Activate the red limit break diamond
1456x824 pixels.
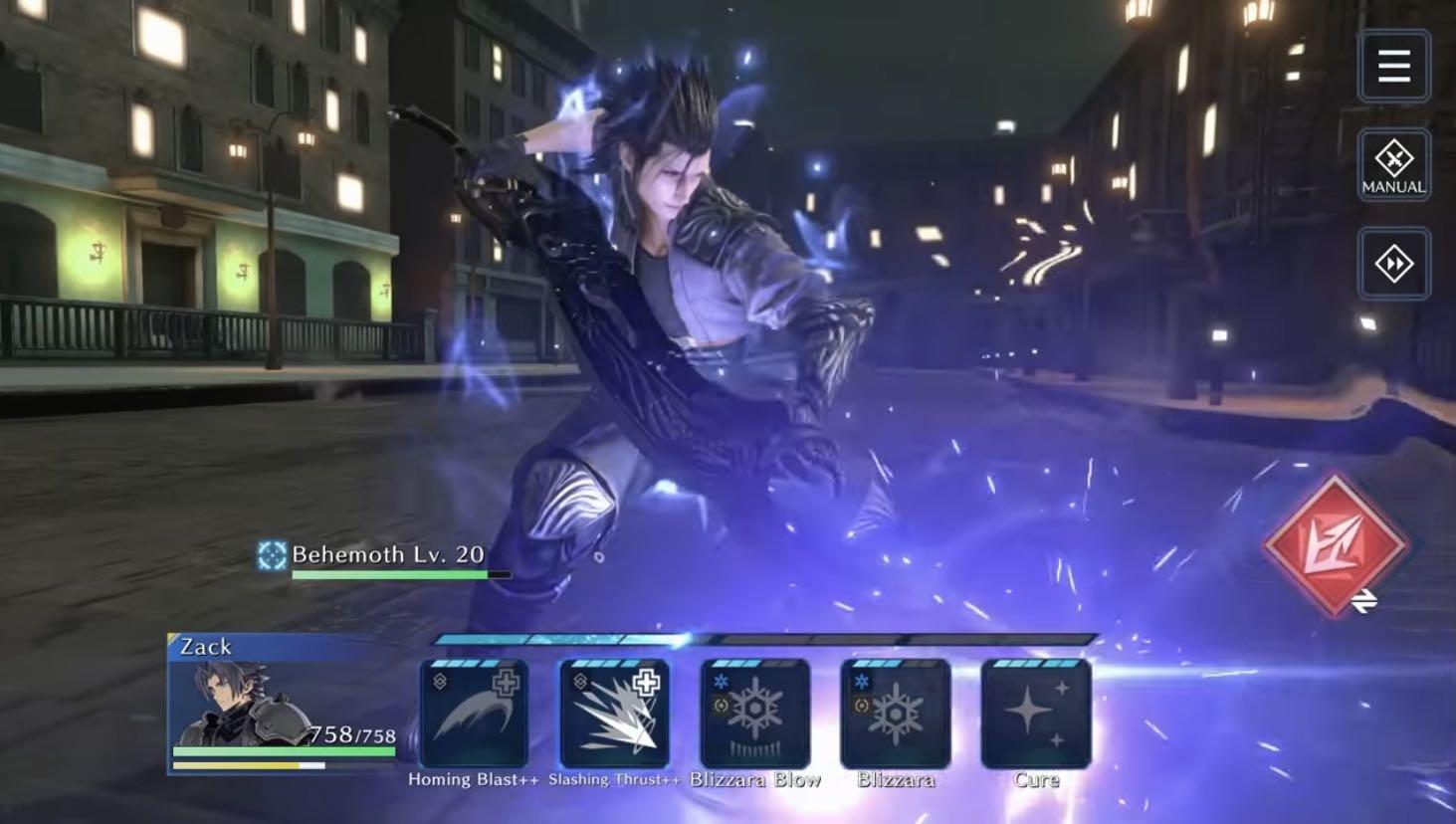pos(1334,545)
